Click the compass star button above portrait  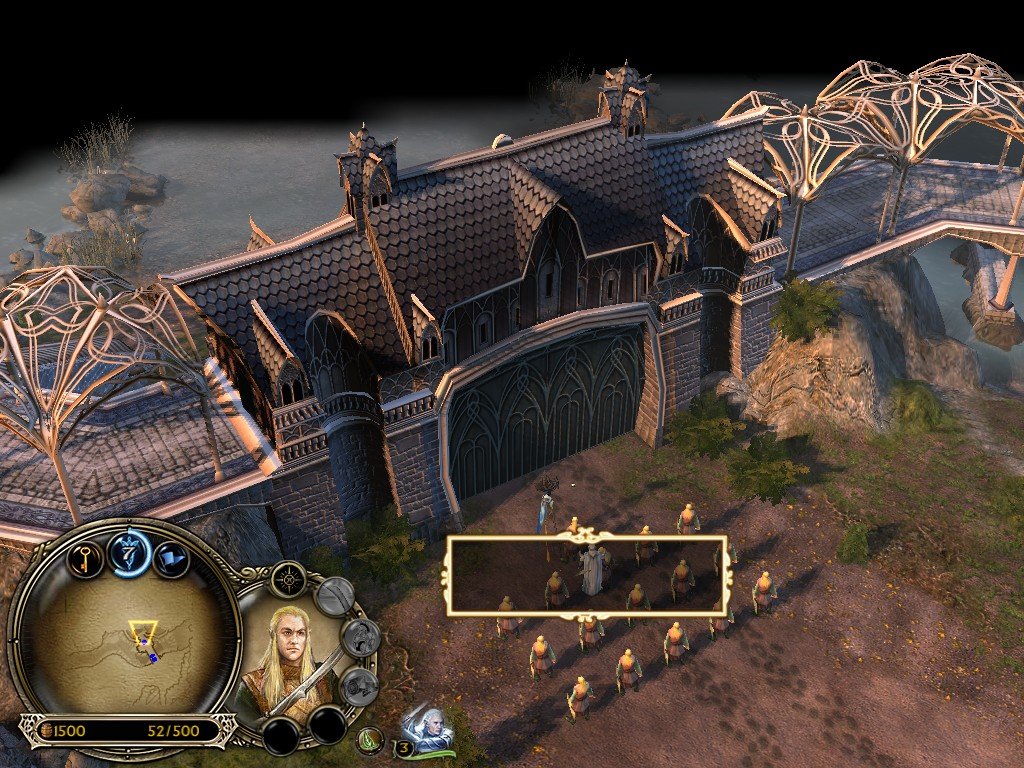[x=289, y=579]
